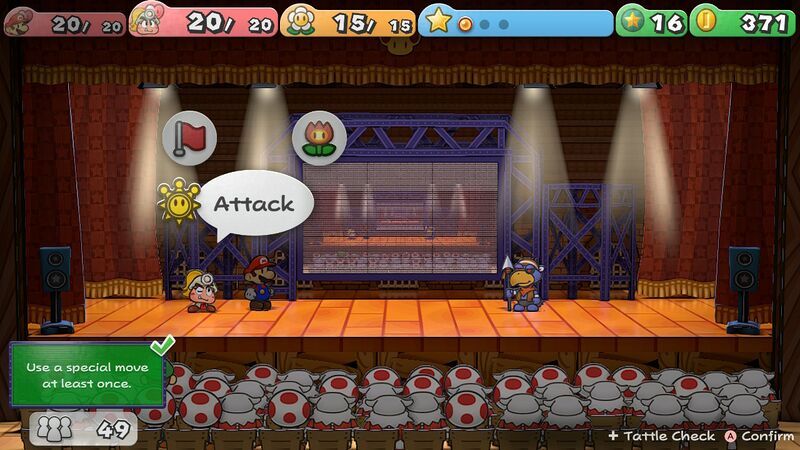This screenshot has width=800, height=450.
Task: Select the Attack speech bubble command
Action: point(254,205)
